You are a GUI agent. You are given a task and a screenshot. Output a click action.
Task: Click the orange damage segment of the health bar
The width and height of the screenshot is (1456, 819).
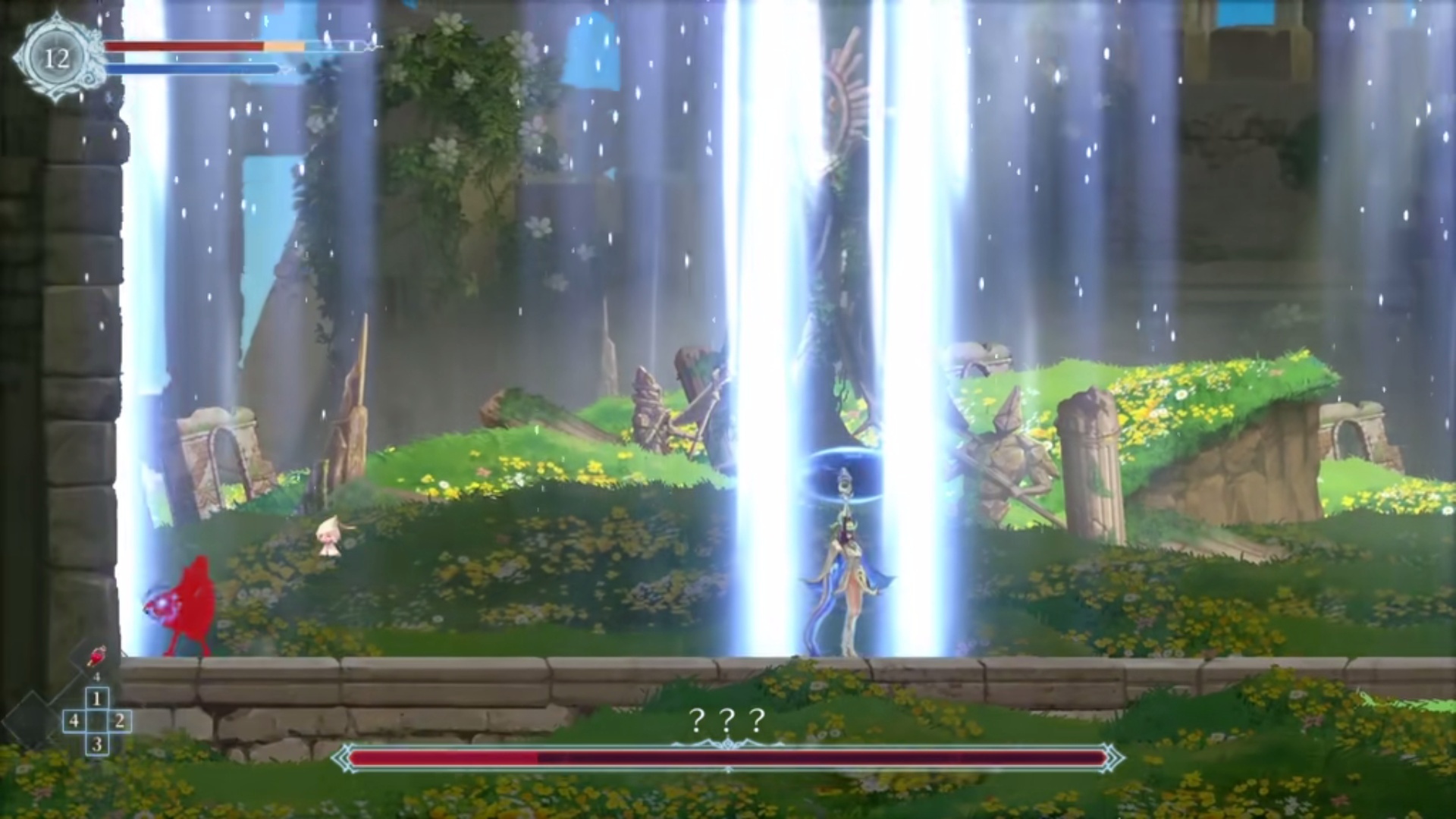[x=284, y=45]
